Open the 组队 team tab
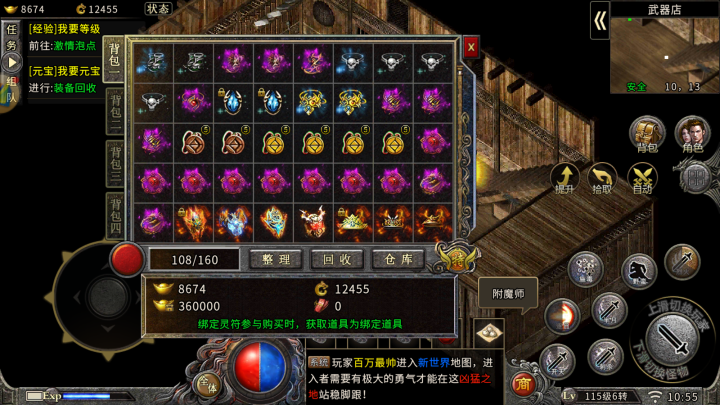This screenshot has height=405, width=720. (x=12, y=90)
